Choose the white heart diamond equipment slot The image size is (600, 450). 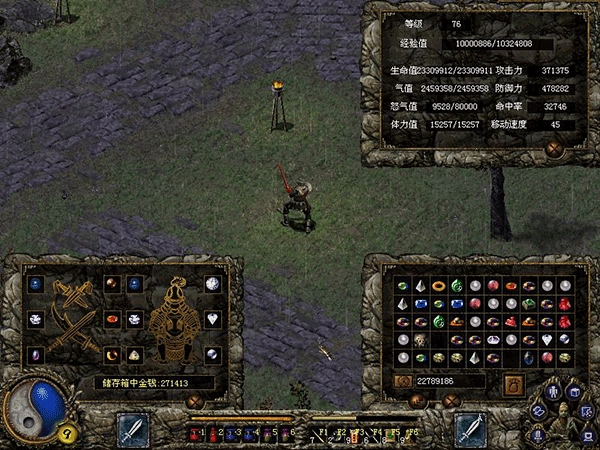(x=213, y=319)
